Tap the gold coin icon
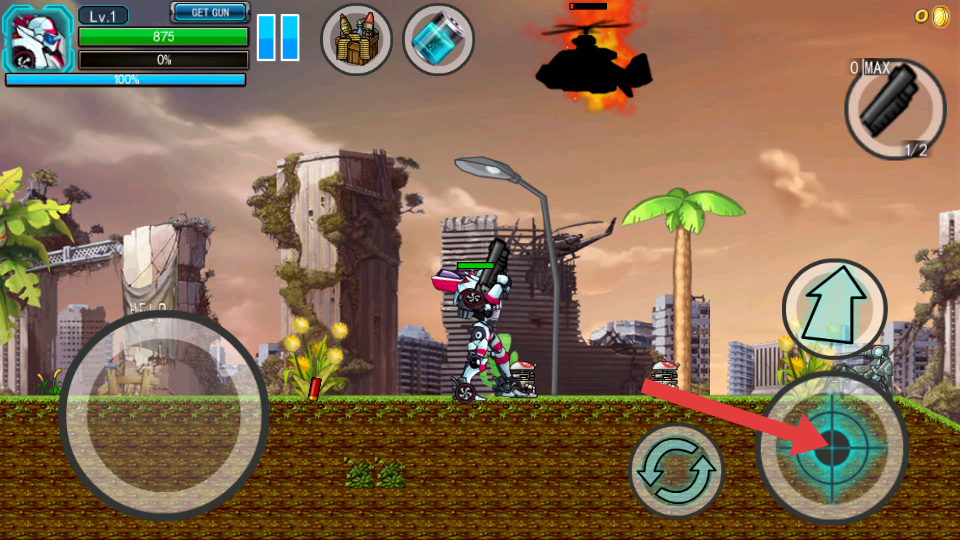The image size is (960, 540). pos(940,16)
